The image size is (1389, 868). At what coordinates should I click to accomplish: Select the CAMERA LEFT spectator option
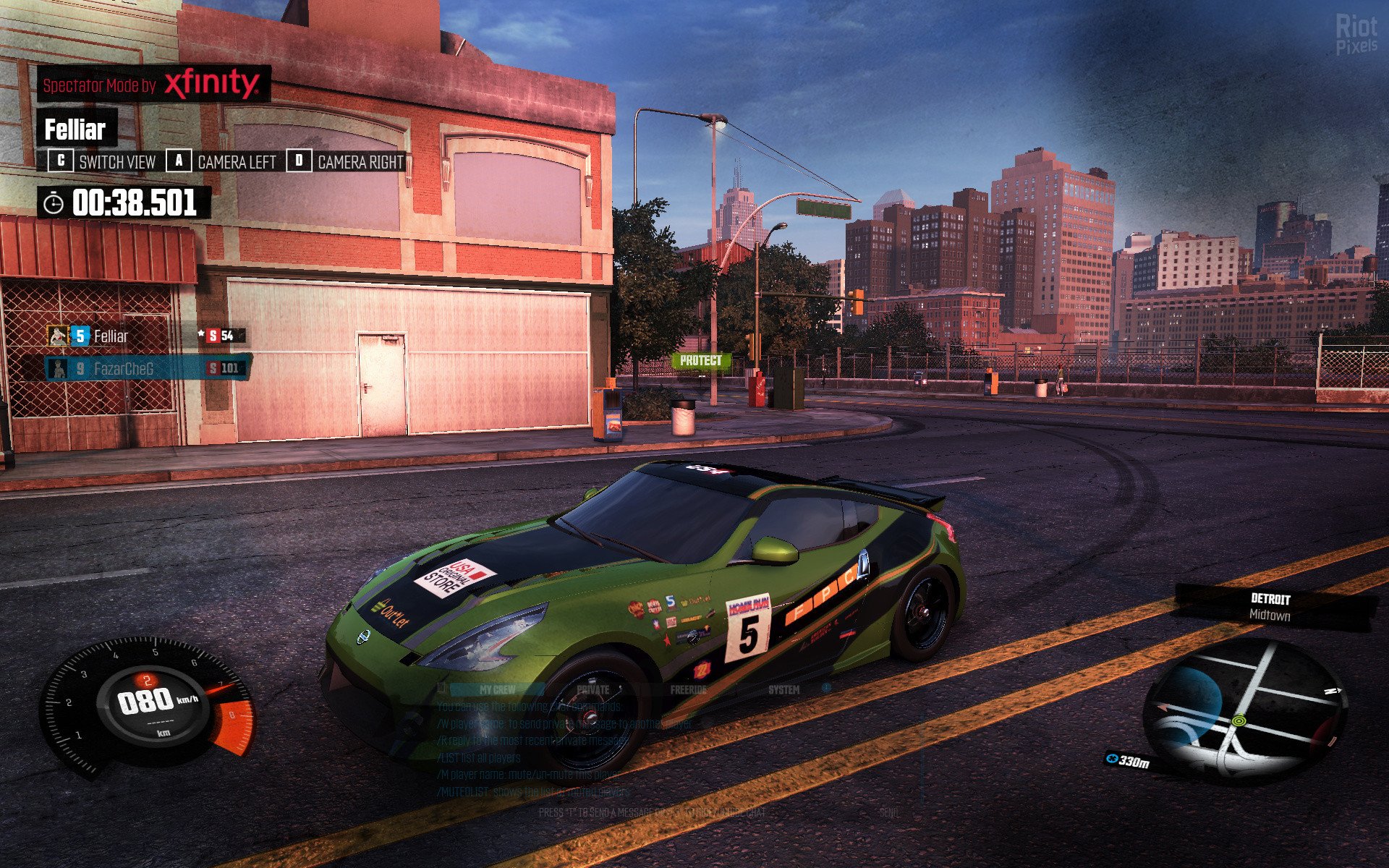point(223,162)
